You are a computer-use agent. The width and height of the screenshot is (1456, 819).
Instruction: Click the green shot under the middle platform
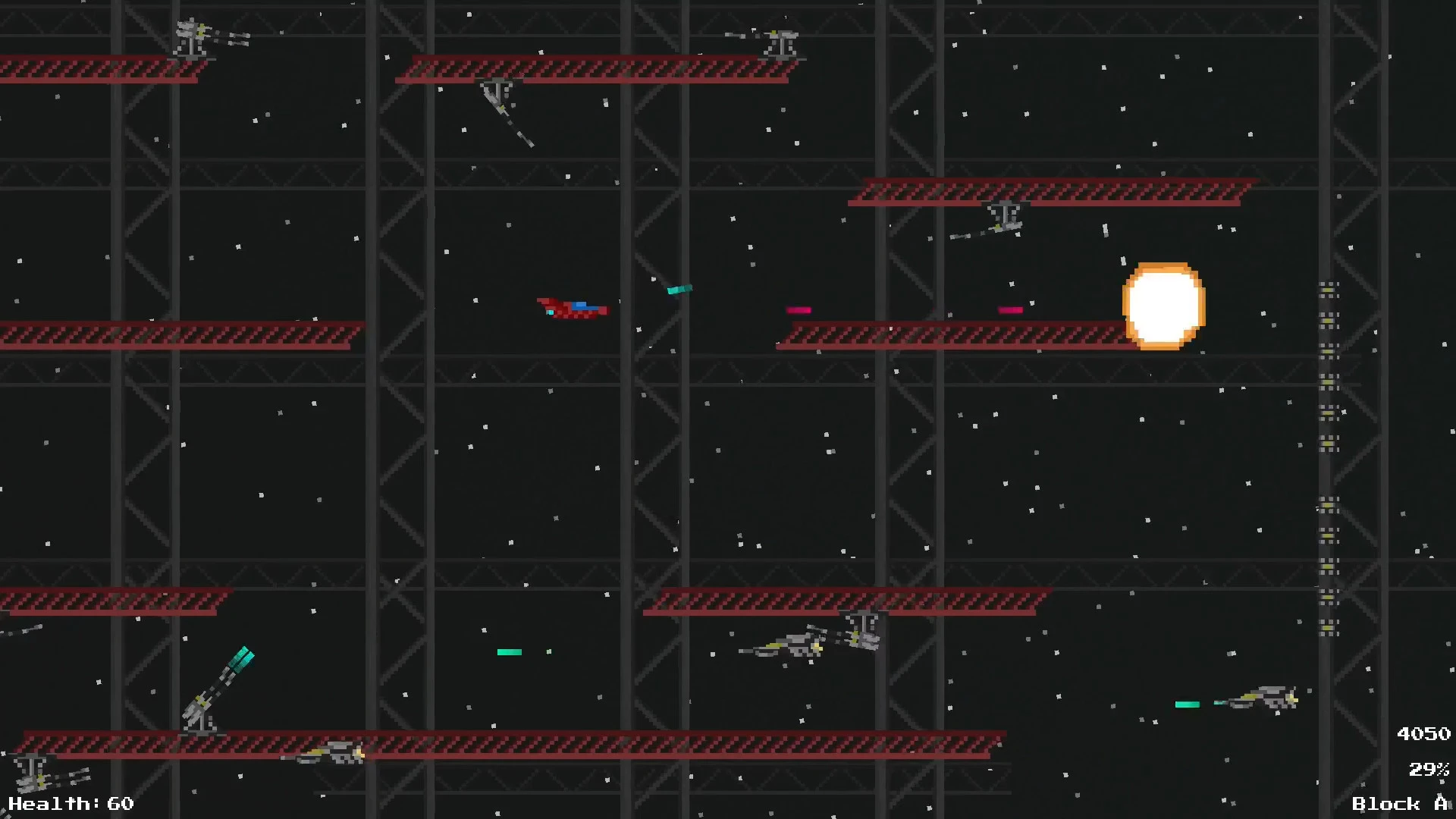click(x=510, y=651)
